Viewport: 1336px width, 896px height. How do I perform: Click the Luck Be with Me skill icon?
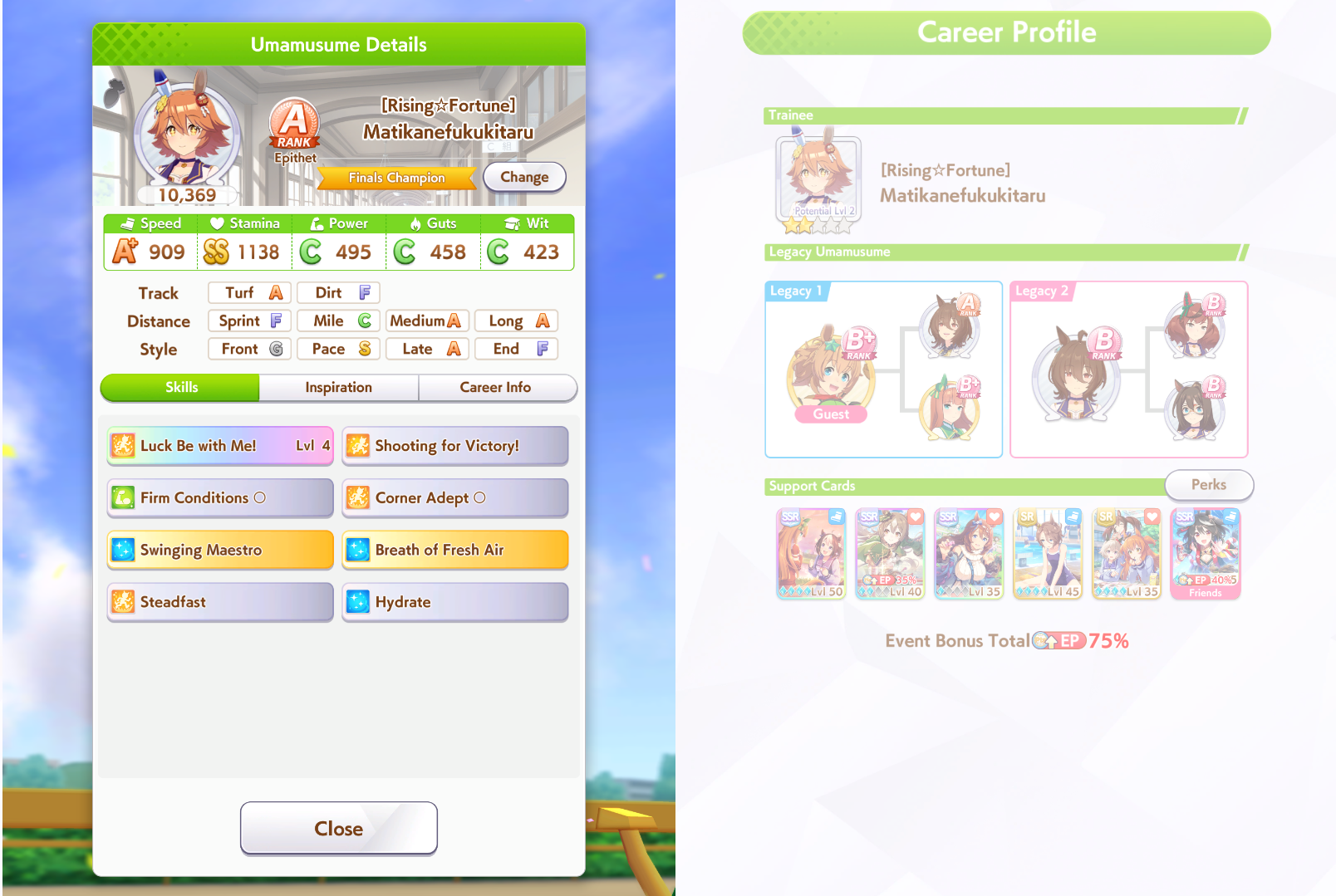point(122,446)
